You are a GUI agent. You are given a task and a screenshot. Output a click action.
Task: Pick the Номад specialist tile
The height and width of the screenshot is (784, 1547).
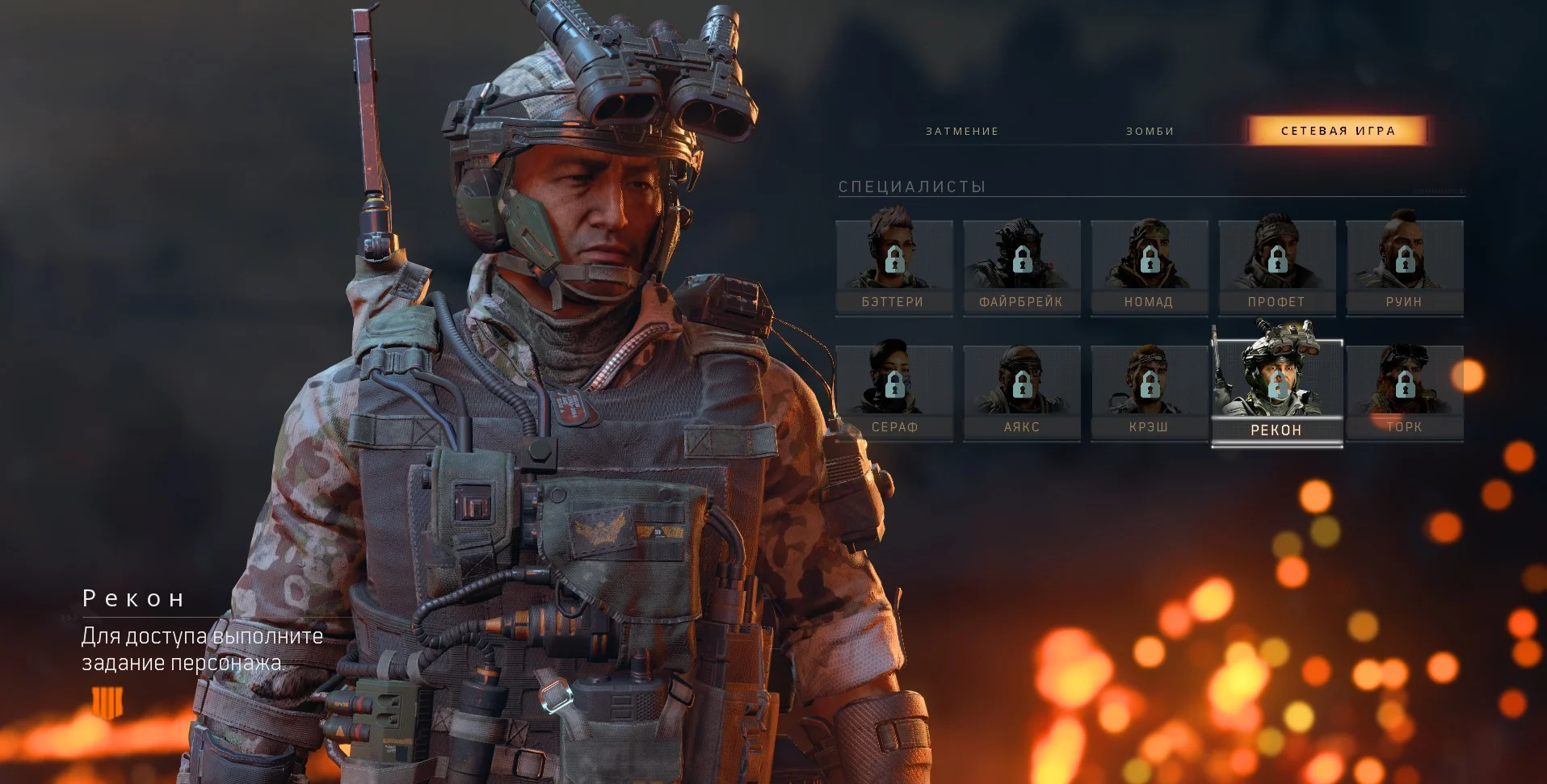coord(1149,266)
